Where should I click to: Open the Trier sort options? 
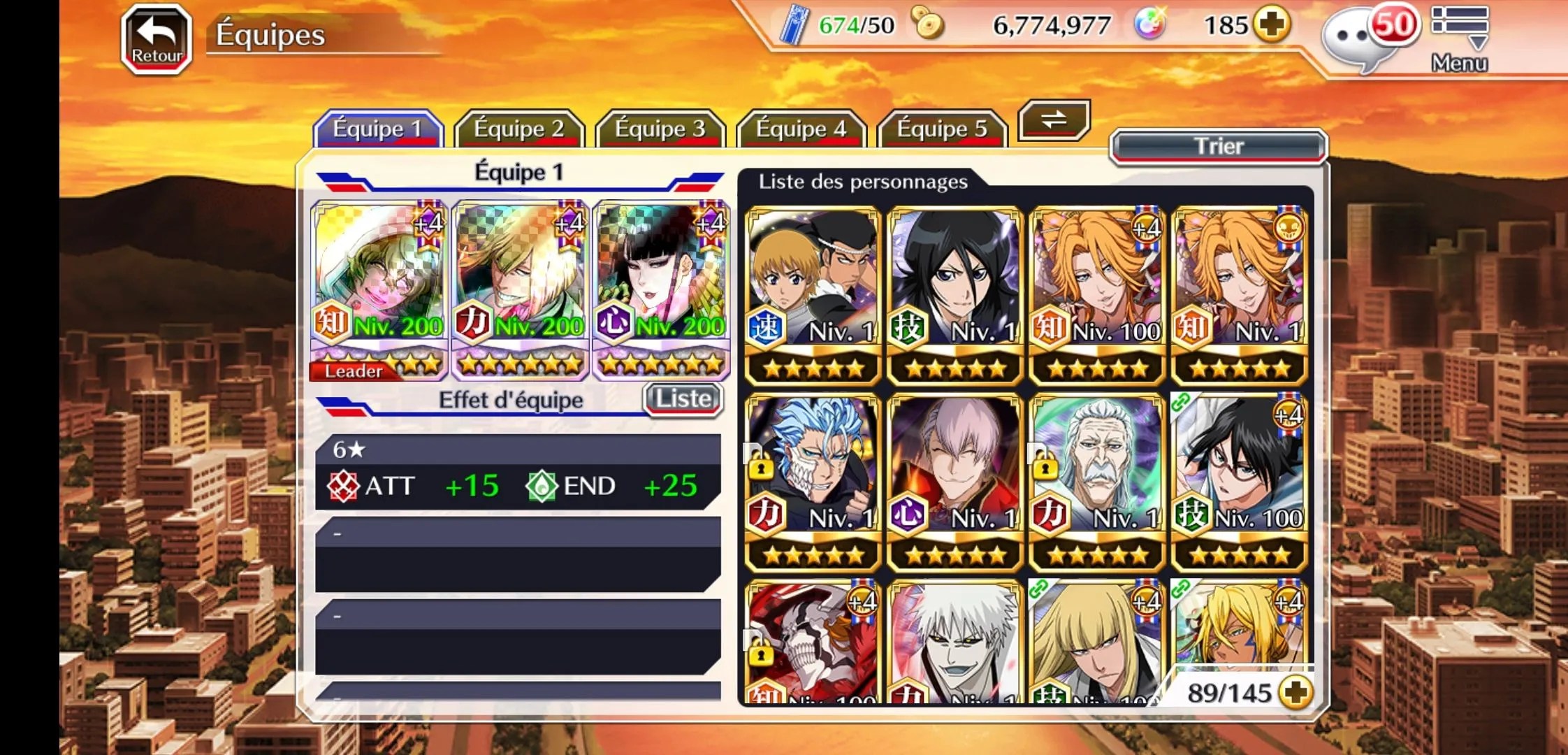pos(1218,147)
